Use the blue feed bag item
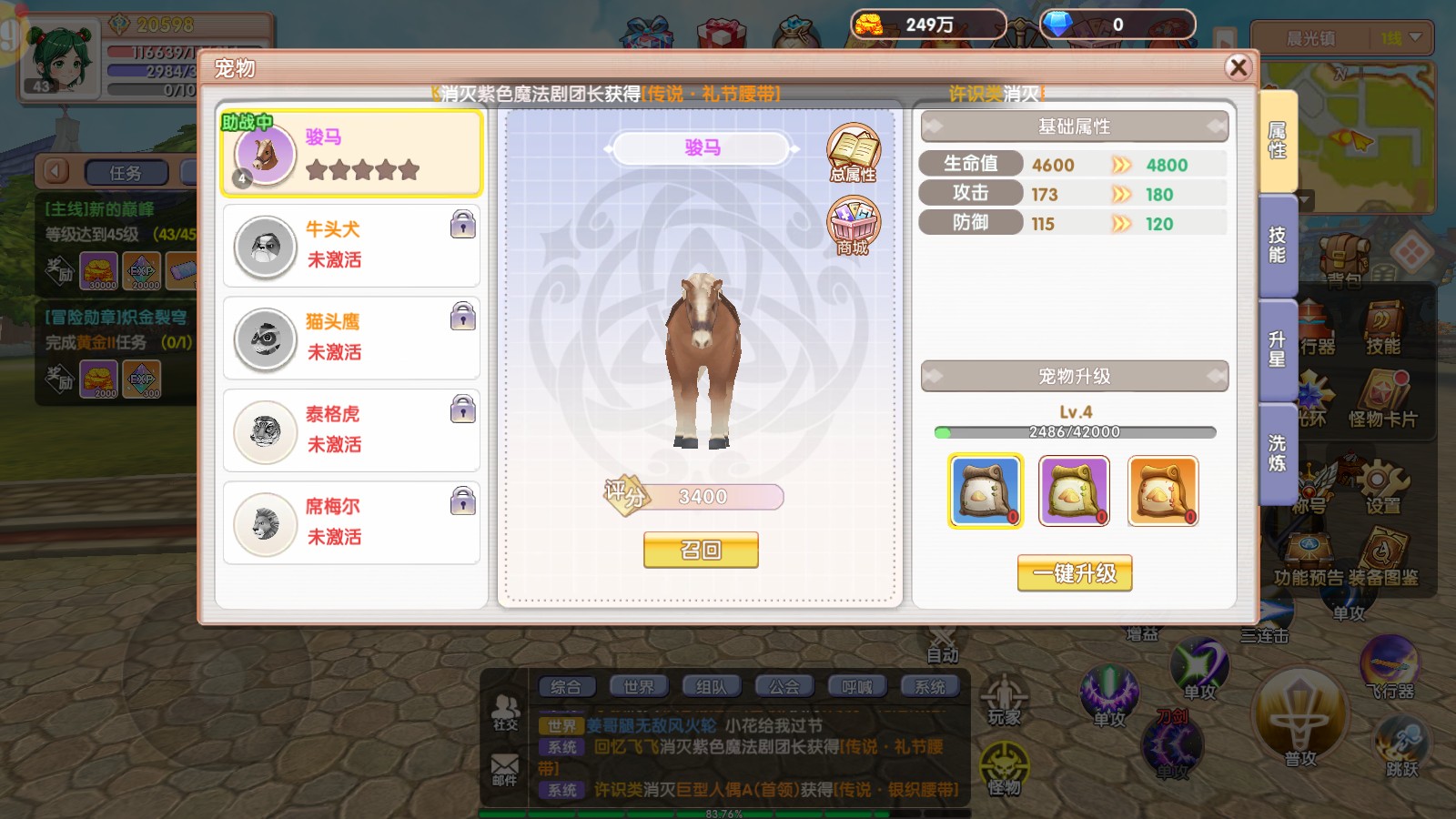 (x=985, y=491)
